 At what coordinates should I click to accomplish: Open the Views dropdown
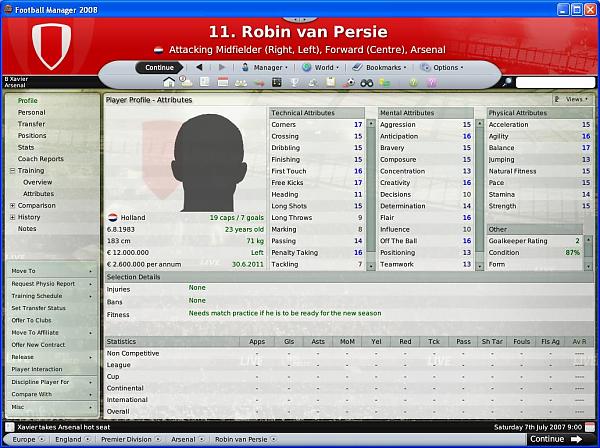point(571,100)
